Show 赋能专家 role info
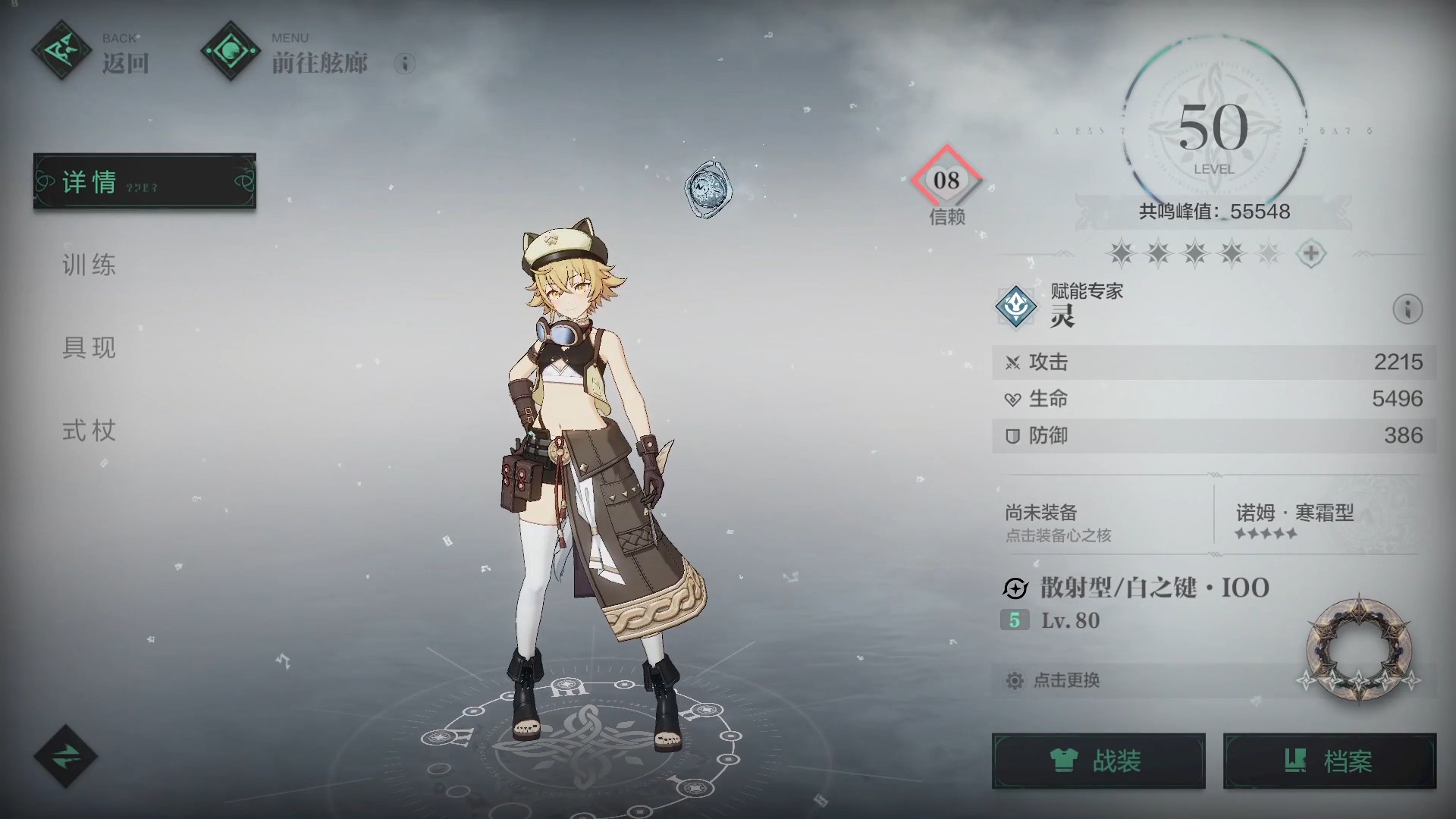 click(1407, 309)
